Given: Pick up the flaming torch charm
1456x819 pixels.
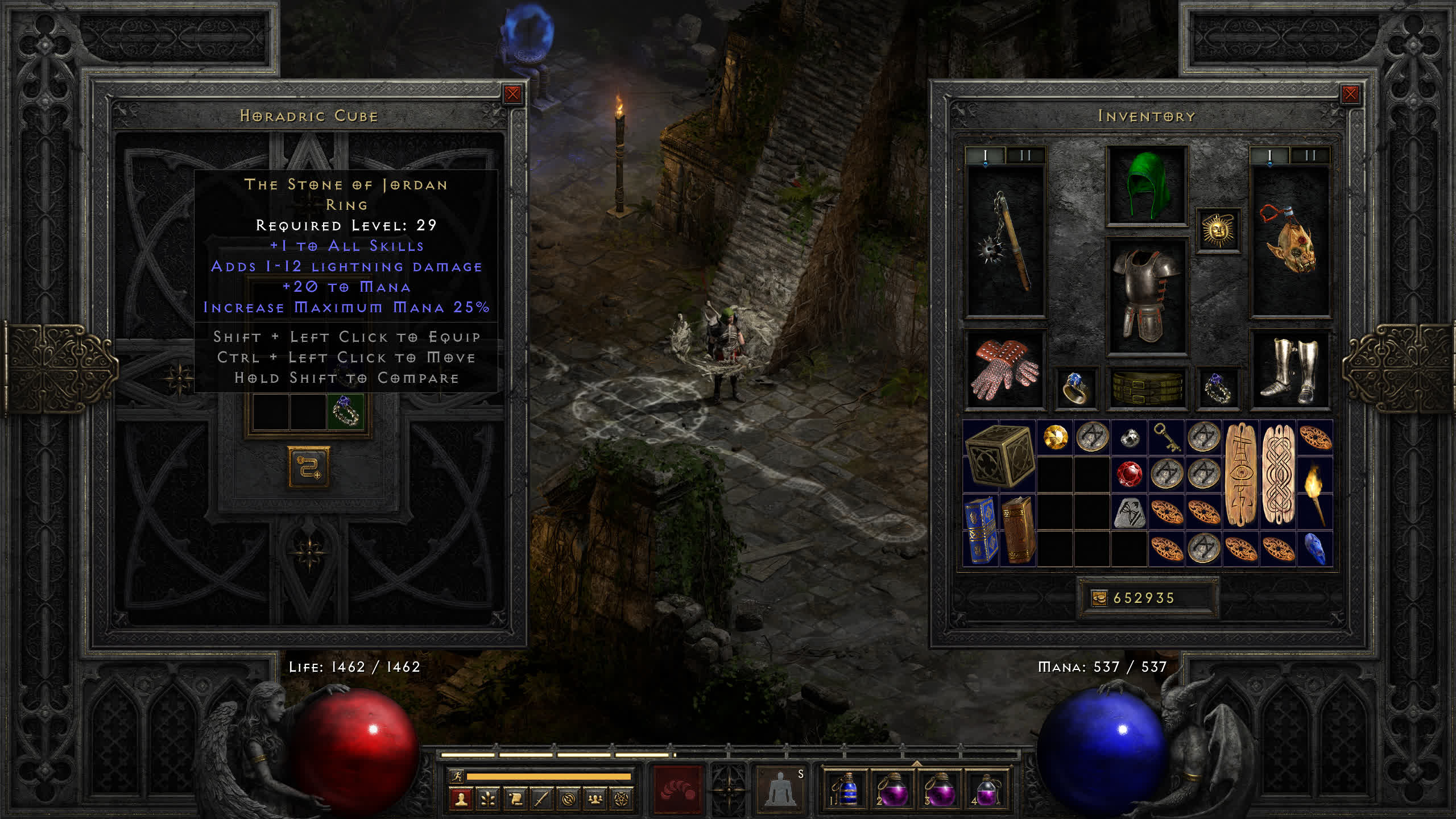Looking at the screenshot, I should tap(1315, 493).
